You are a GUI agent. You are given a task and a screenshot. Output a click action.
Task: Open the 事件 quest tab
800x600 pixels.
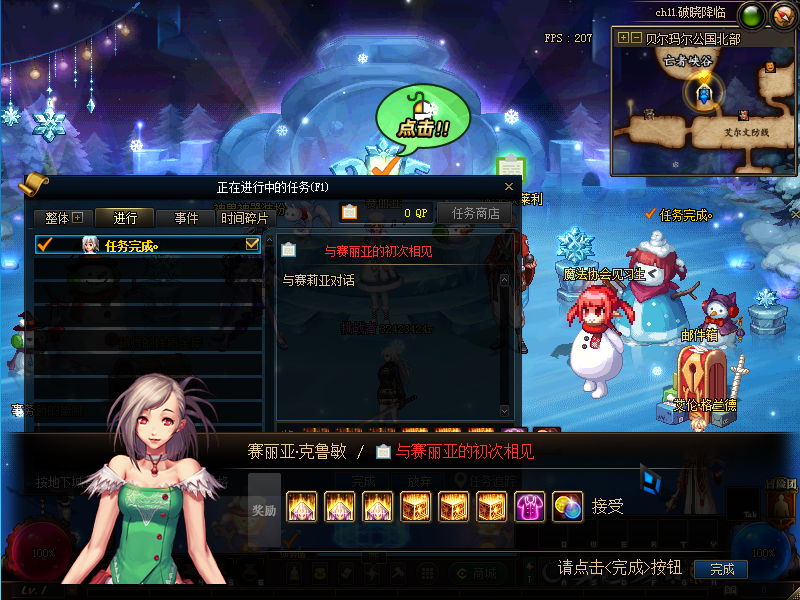click(x=186, y=217)
